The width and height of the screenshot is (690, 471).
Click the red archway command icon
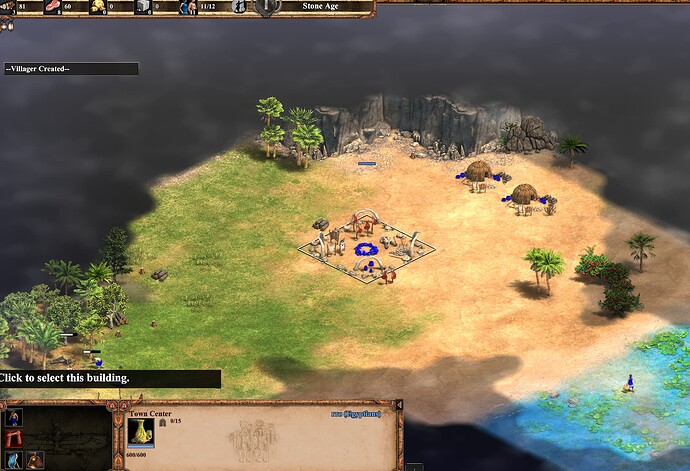click(14, 440)
